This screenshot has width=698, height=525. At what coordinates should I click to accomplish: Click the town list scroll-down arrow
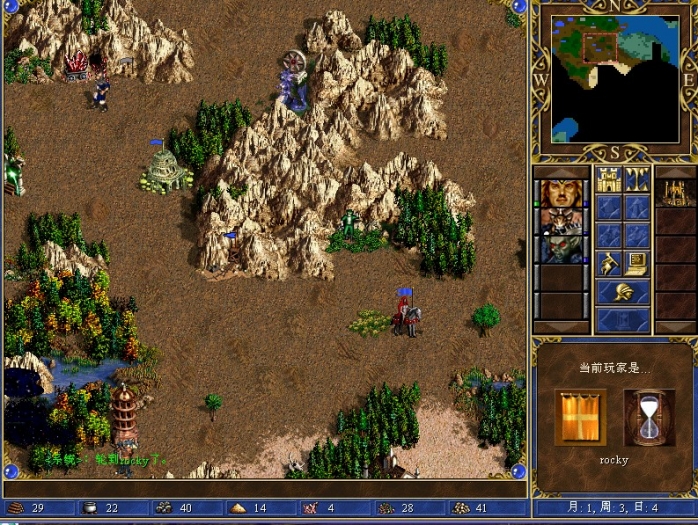[675, 326]
